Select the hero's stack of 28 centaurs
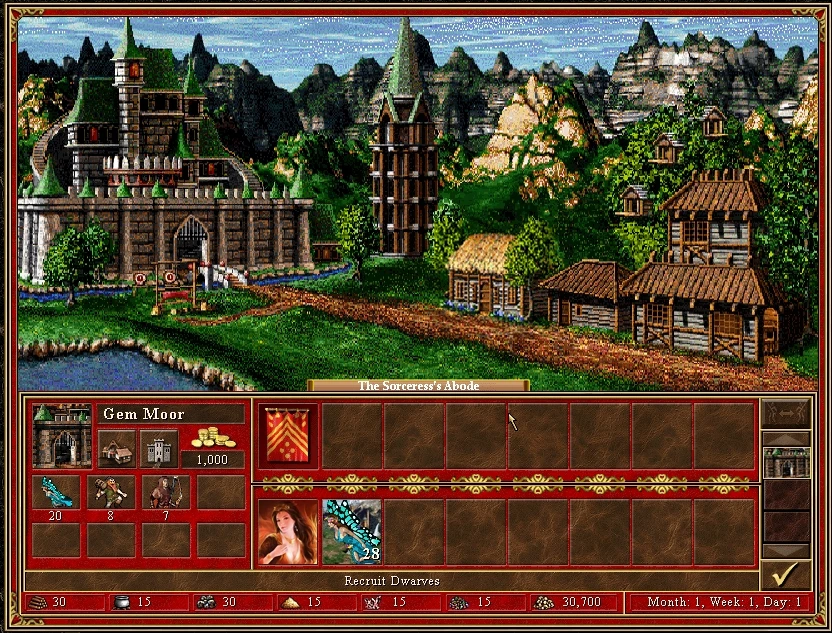832x633 pixels. [x=351, y=531]
